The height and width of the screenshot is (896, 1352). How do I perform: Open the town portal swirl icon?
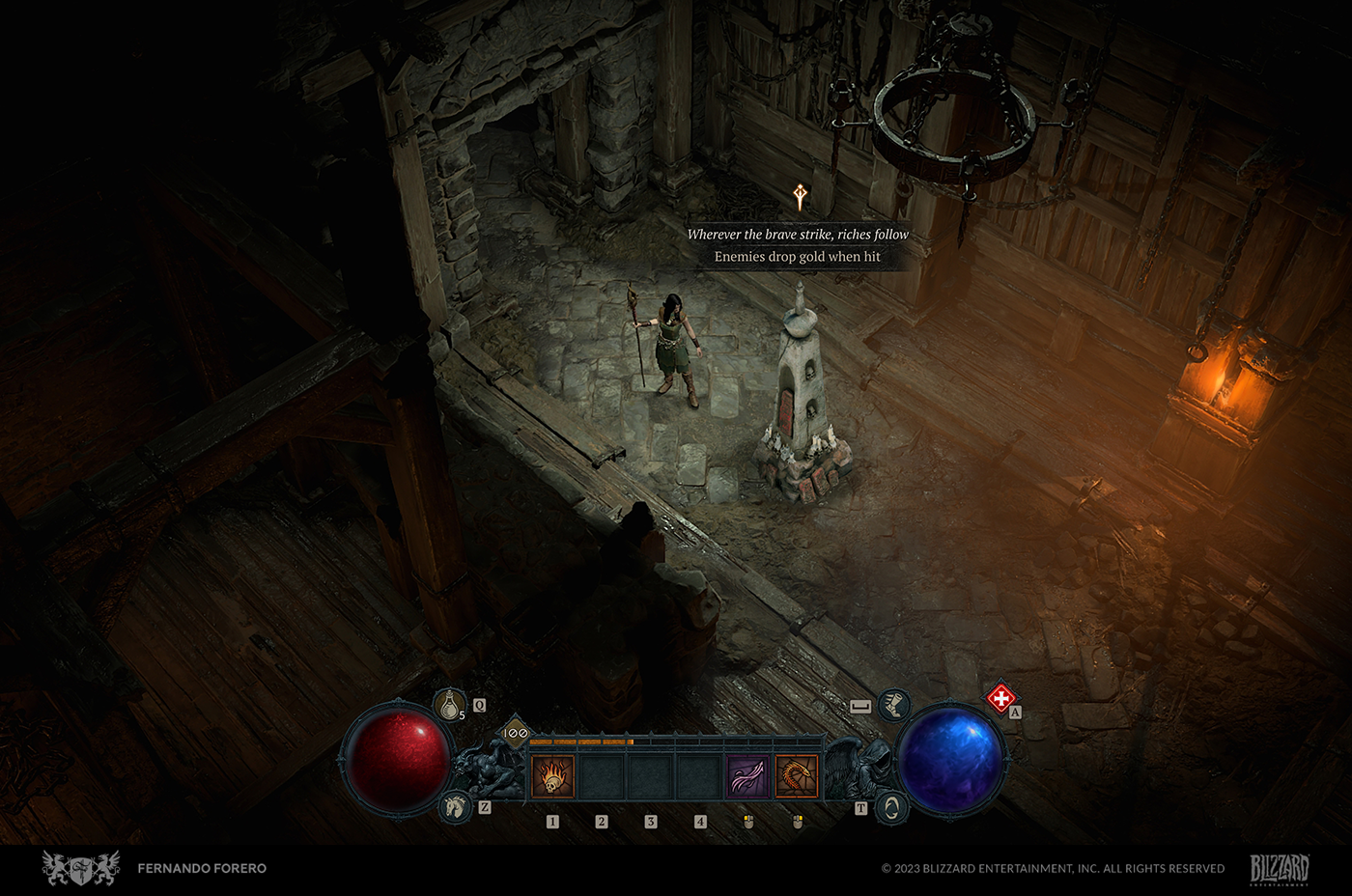pos(892,807)
